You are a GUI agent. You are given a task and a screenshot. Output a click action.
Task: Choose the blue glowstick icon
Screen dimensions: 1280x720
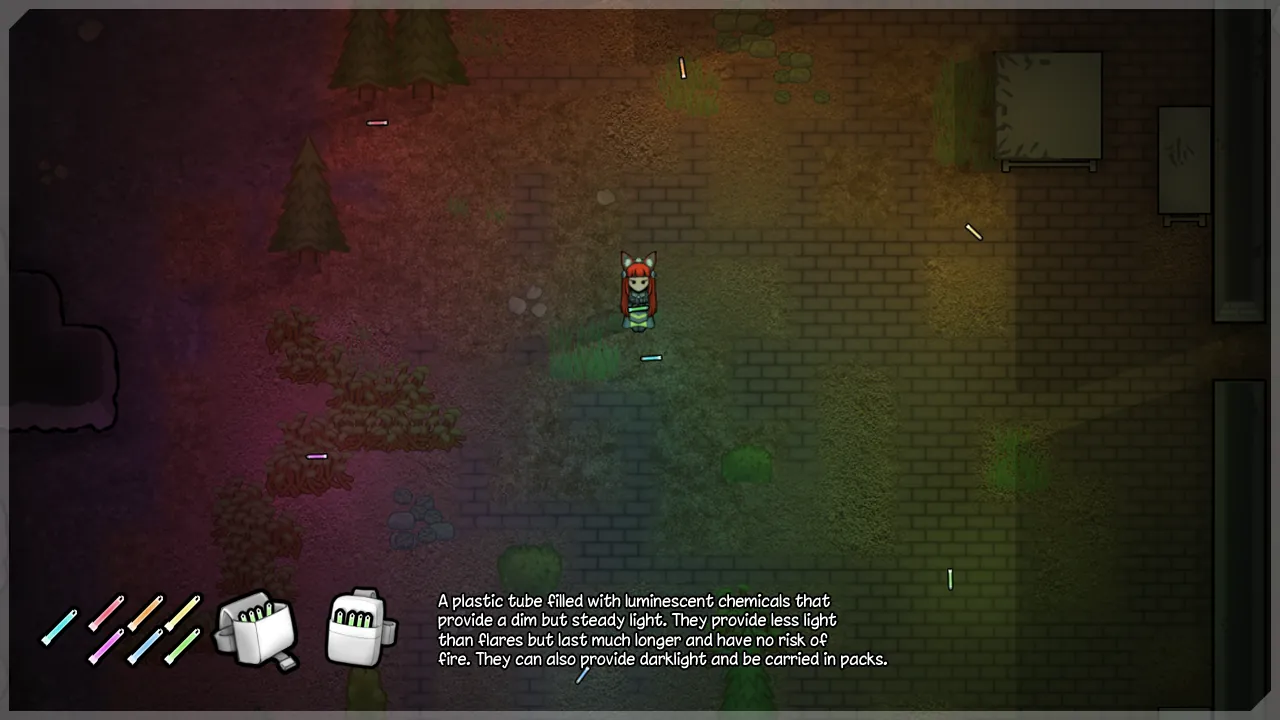click(x=145, y=647)
